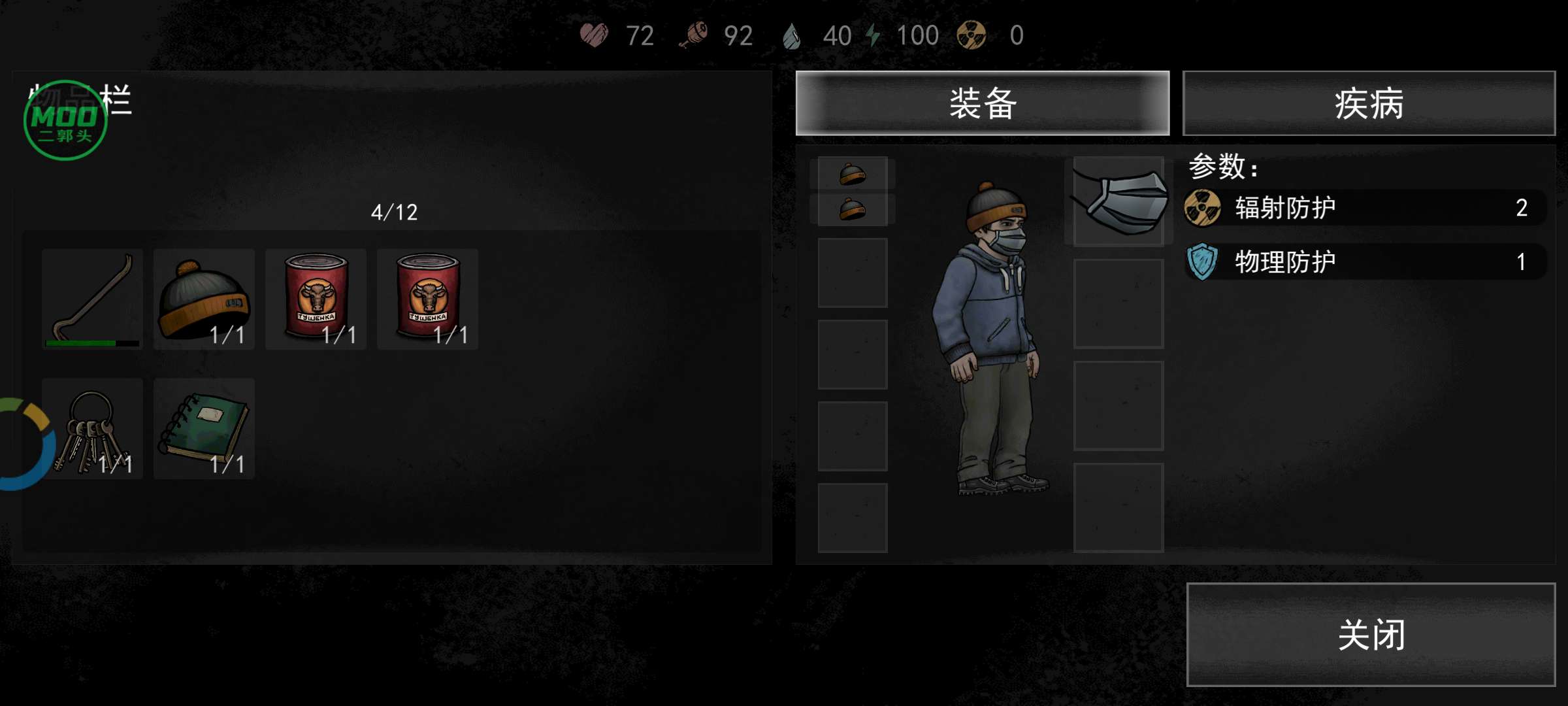Close the inventory with 关闭 button

point(1370,634)
